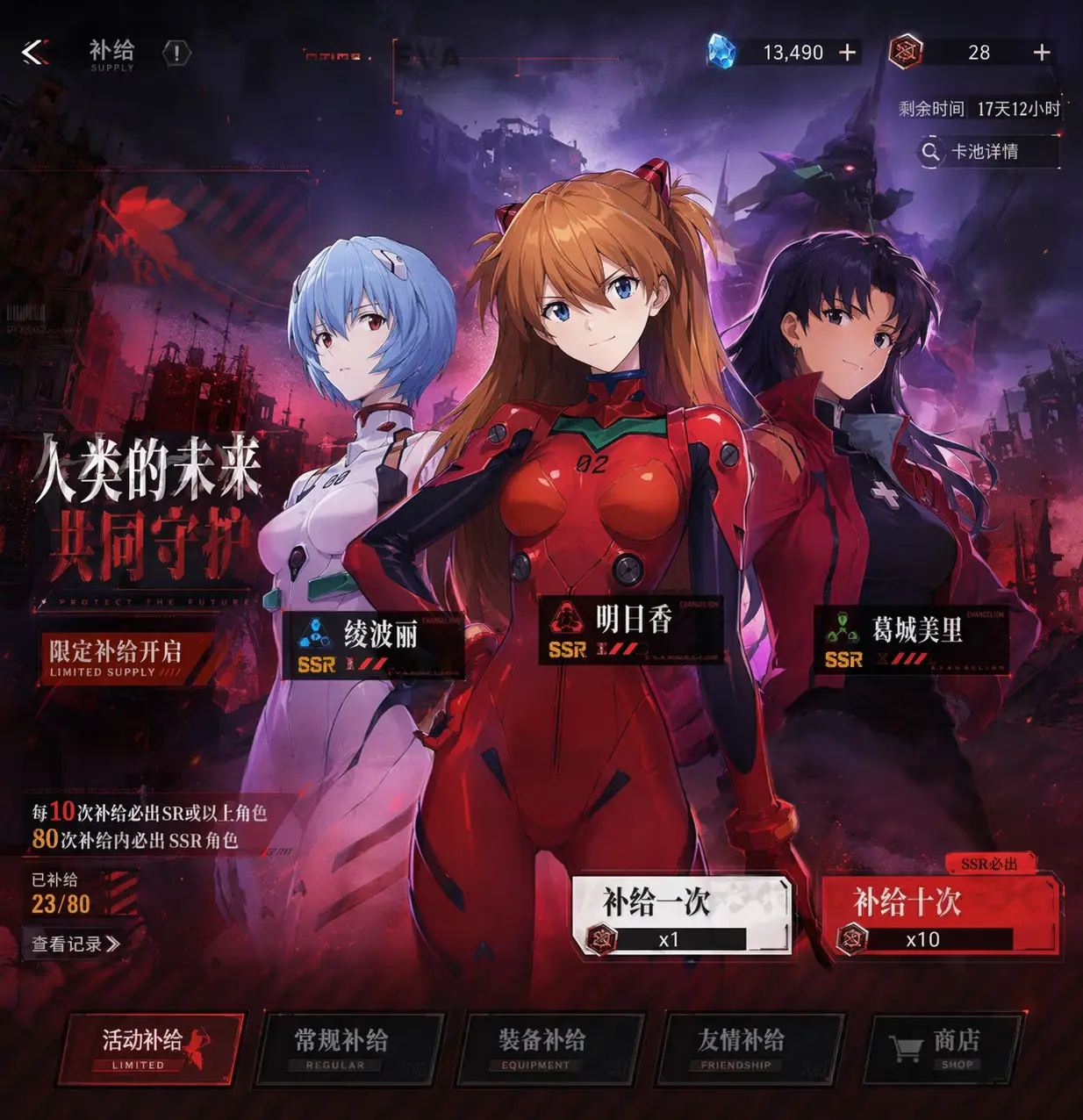Switch to the 装备补给 Equipment tab
The height and width of the screenshot is (1120, 1083).
click(x=549, y=1048)
